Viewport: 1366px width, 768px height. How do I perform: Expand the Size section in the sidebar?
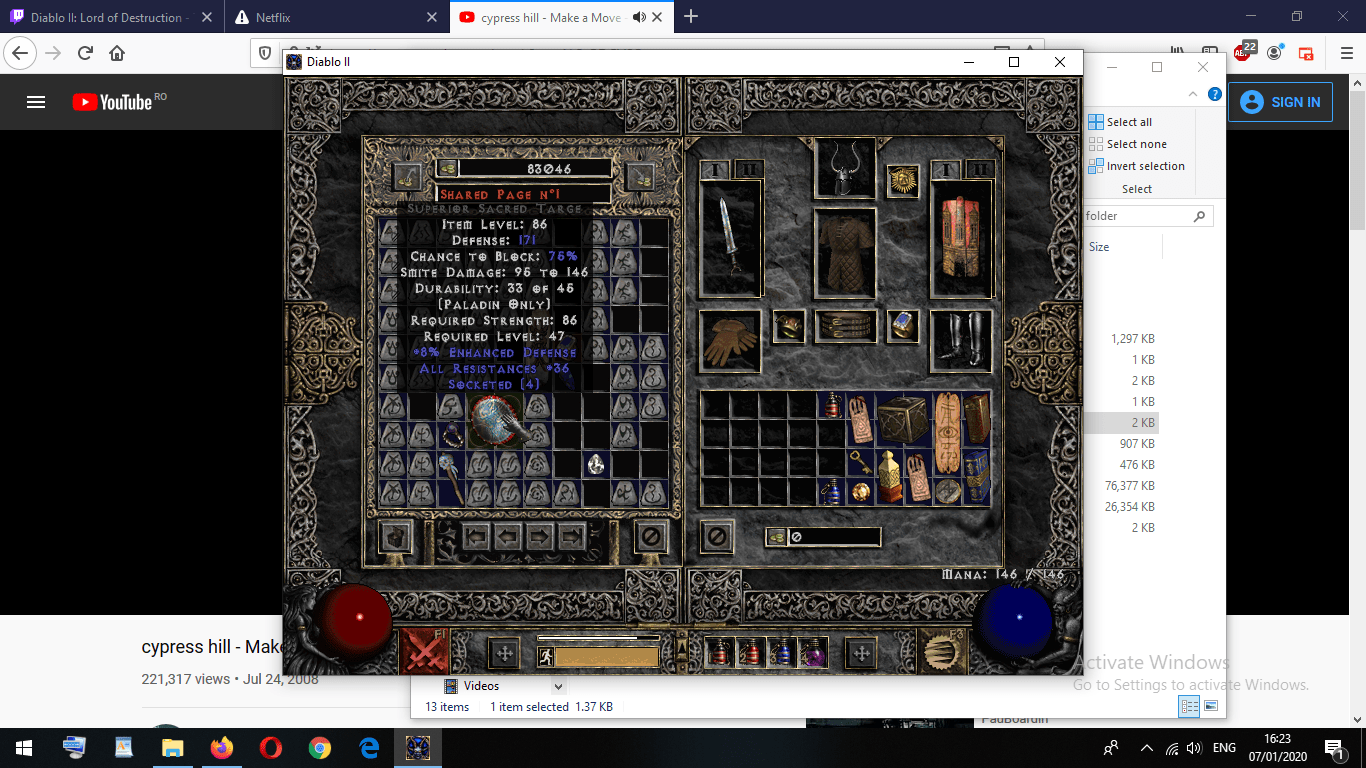click(x=1098, y=246)
